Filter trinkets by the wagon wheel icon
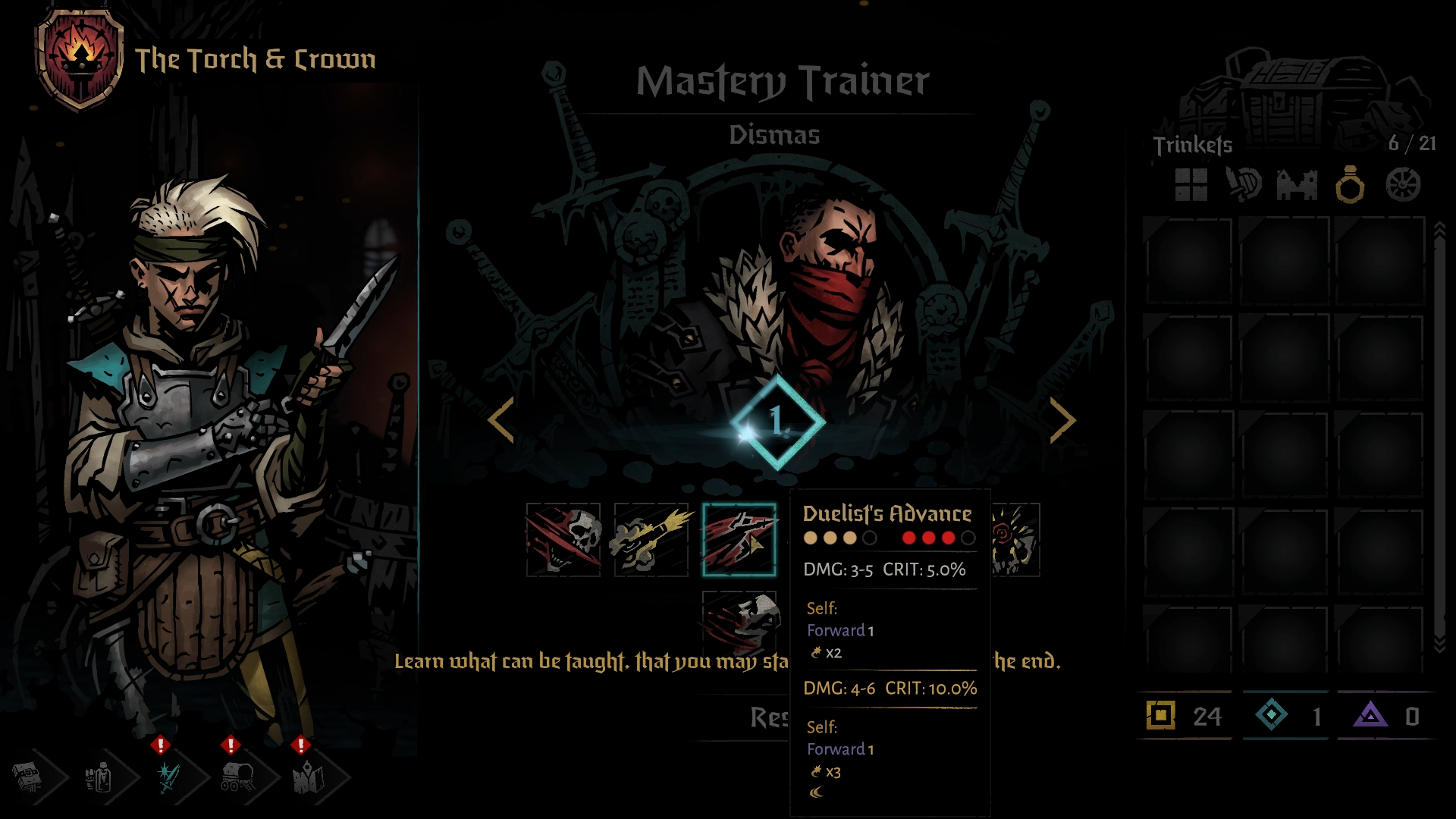Screen dimensions: 1456x819 click(1403, 184)
